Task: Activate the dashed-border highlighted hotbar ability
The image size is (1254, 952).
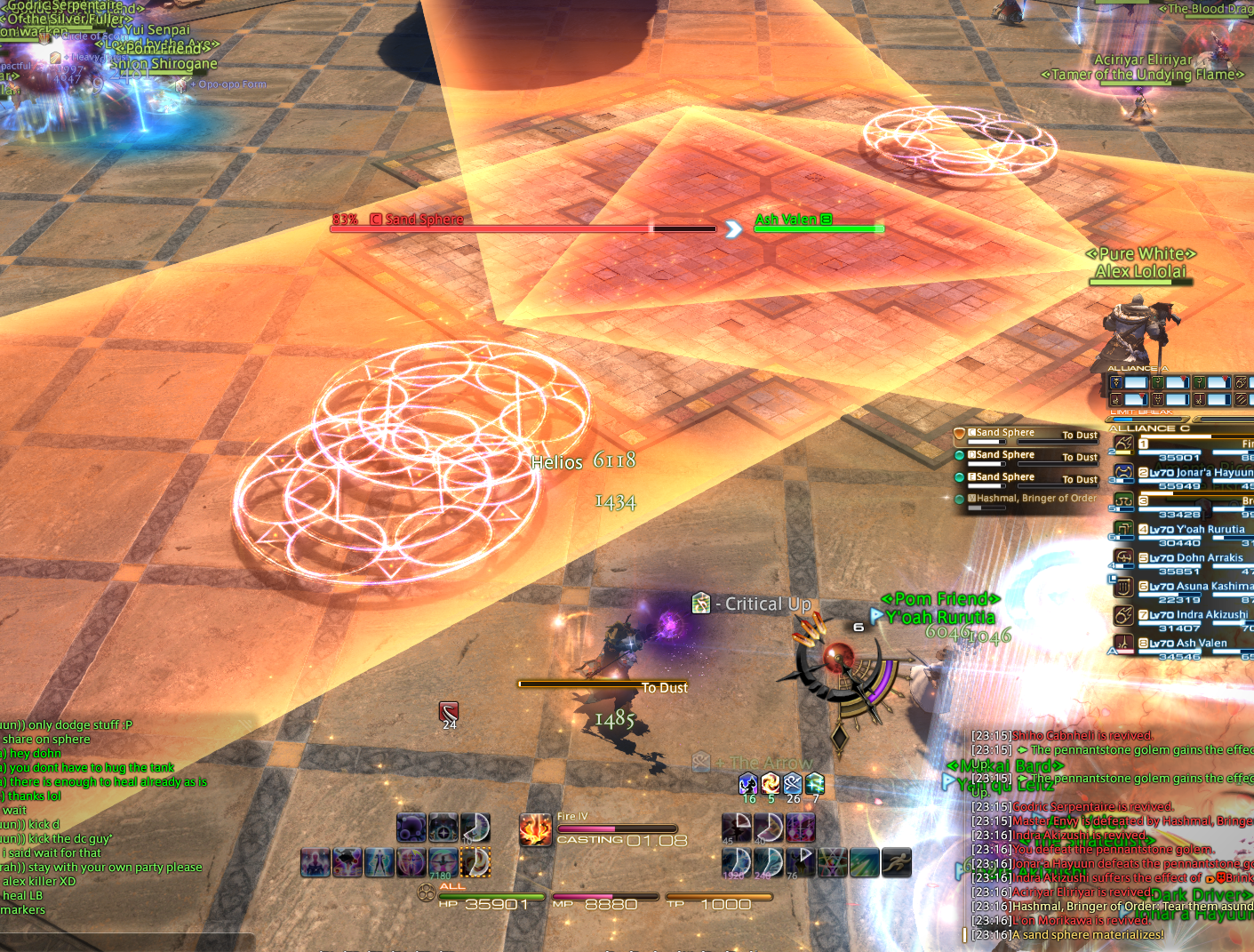Action: [x=476, y=862]
